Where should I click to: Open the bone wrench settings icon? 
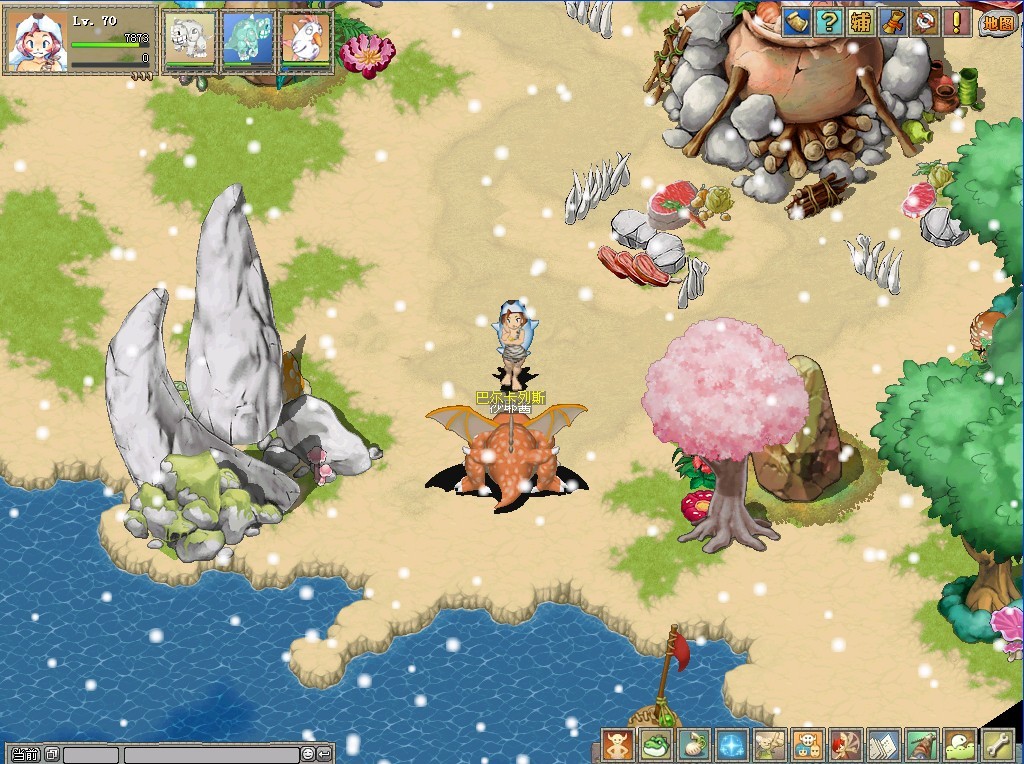(997, 745)
